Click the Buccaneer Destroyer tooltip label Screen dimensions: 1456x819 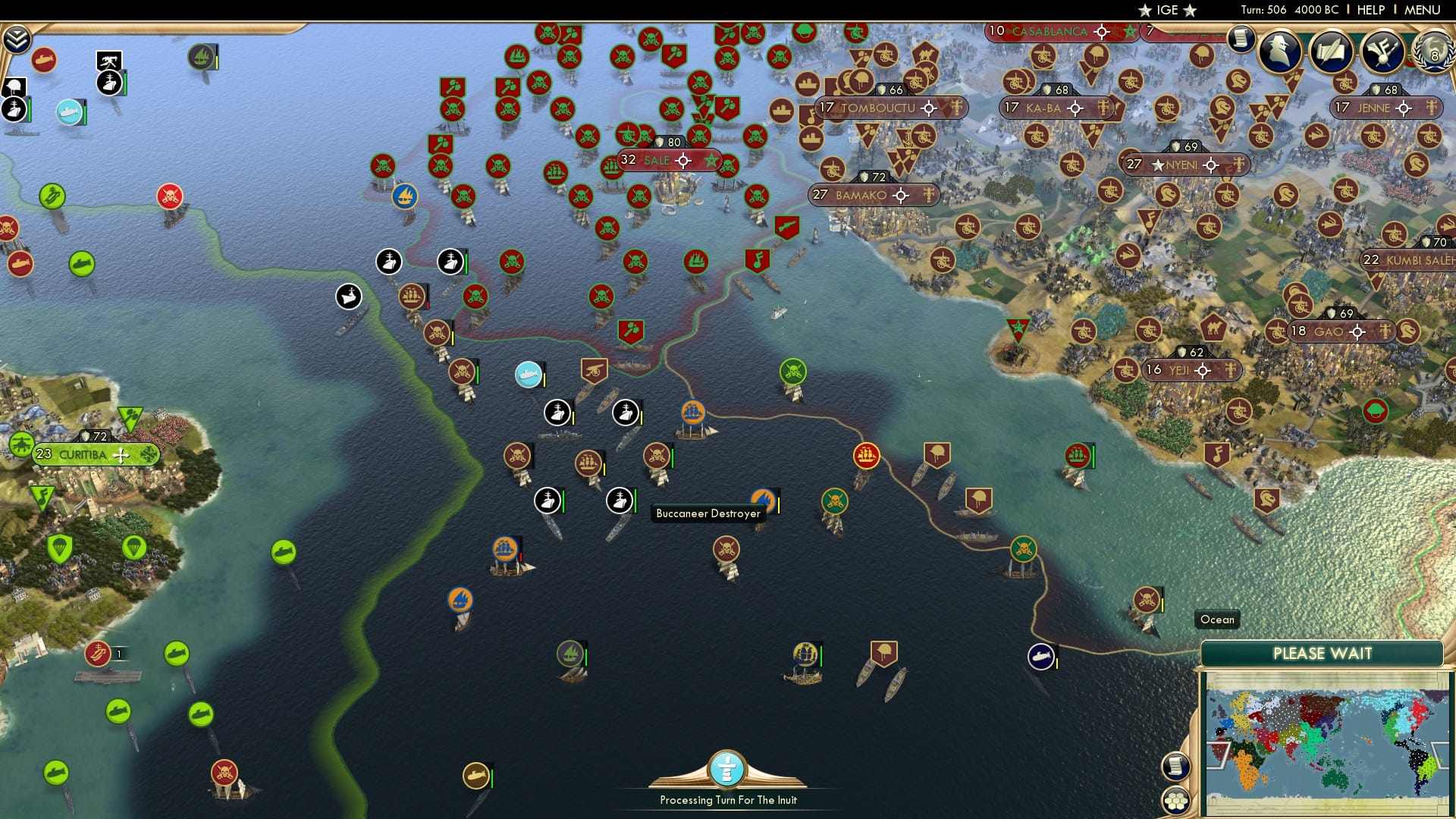[709, 513]
